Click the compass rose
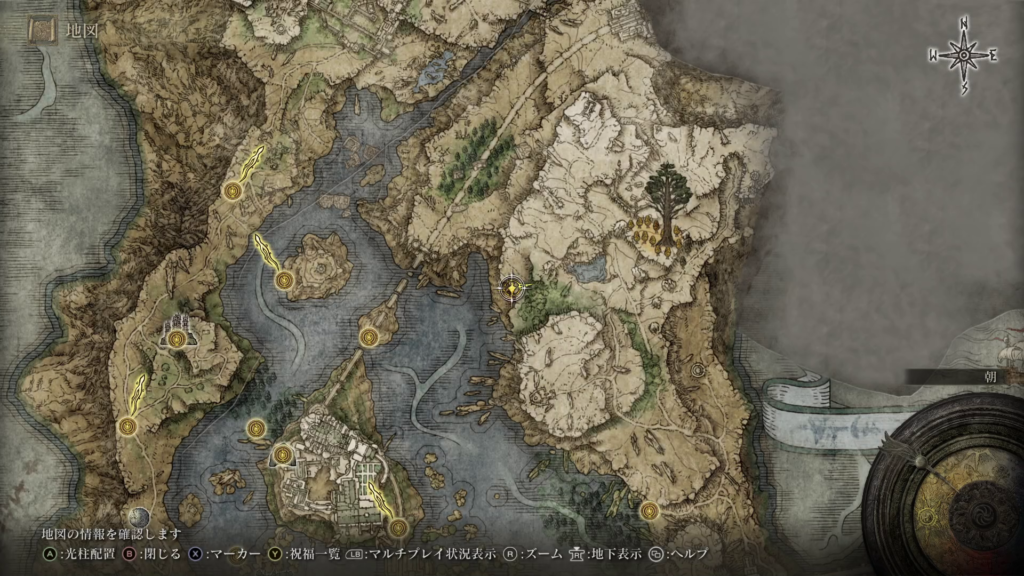The width and height of the screenshot is (1024, 576). point(964,56)
